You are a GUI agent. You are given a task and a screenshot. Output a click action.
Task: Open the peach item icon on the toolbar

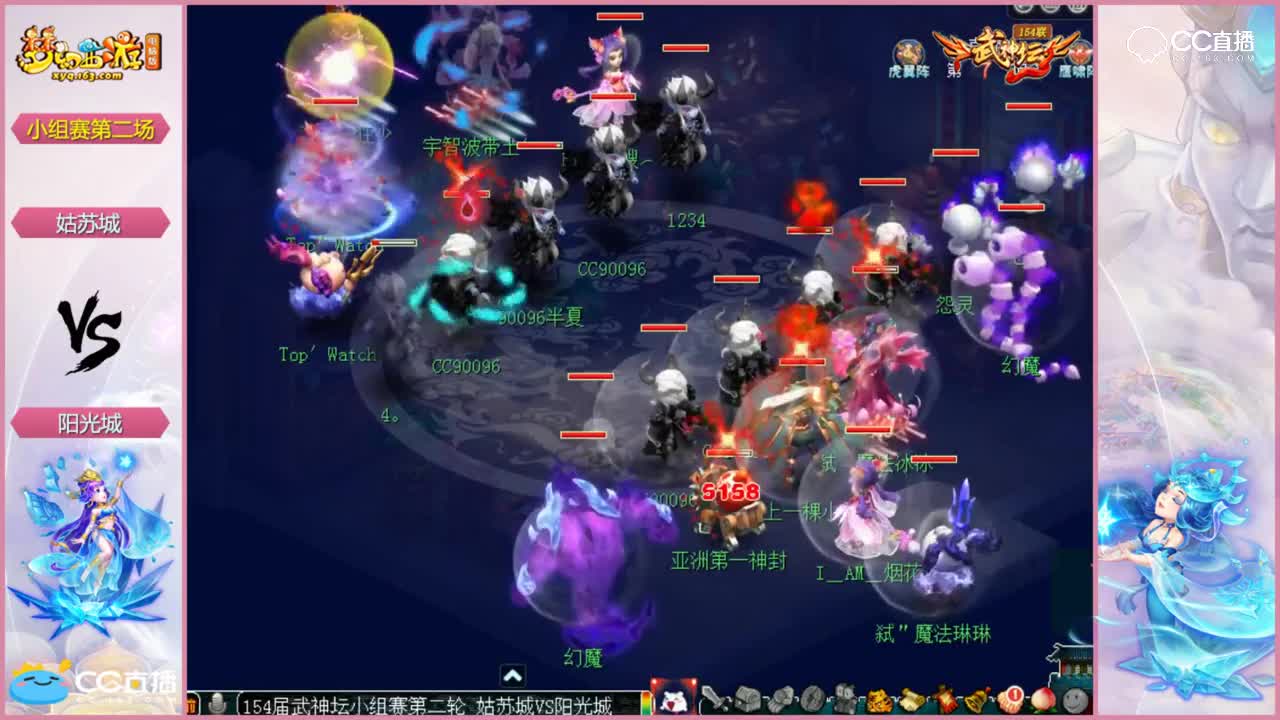pyautogui.click(x=1044, y=700)
